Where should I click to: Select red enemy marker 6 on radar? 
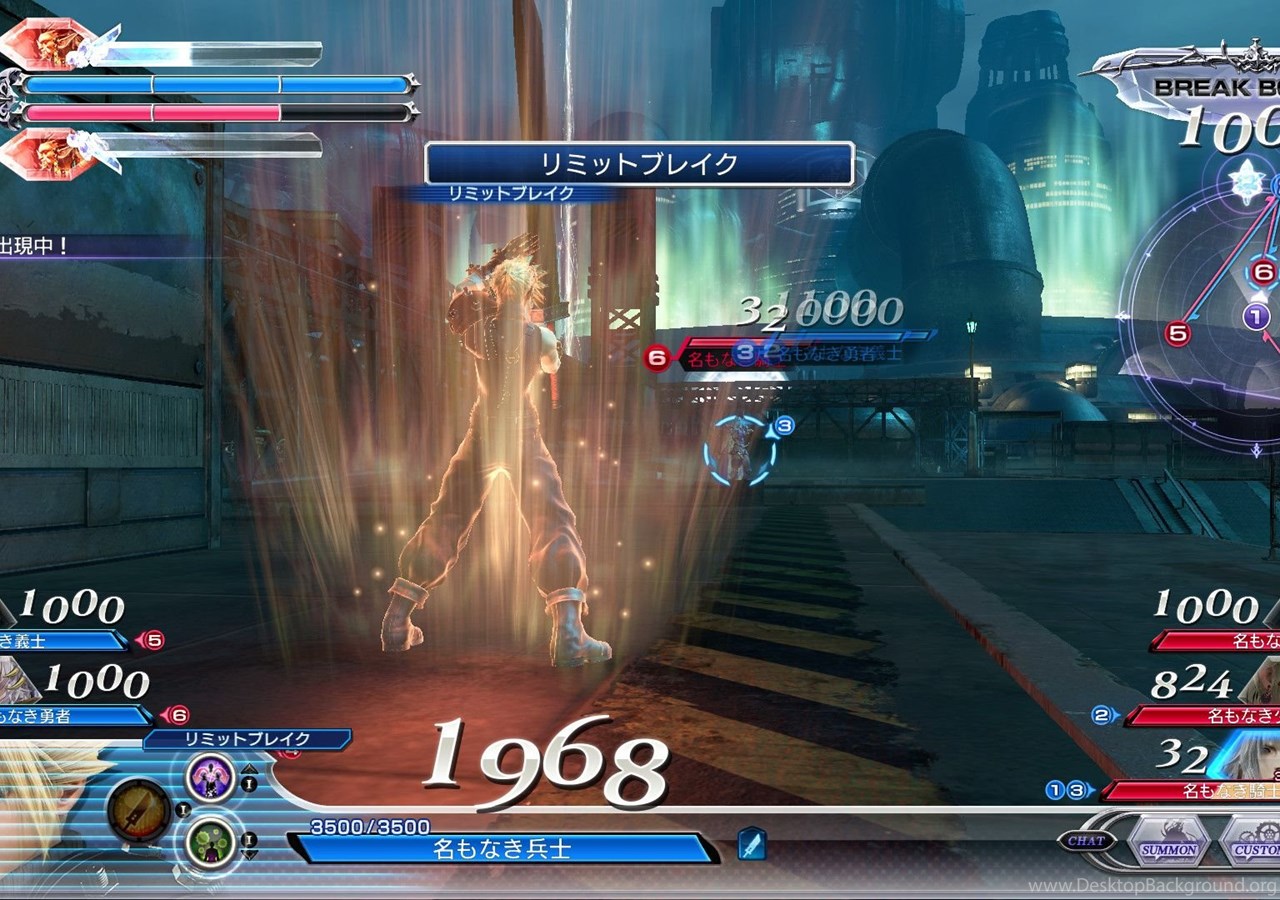1262,272
